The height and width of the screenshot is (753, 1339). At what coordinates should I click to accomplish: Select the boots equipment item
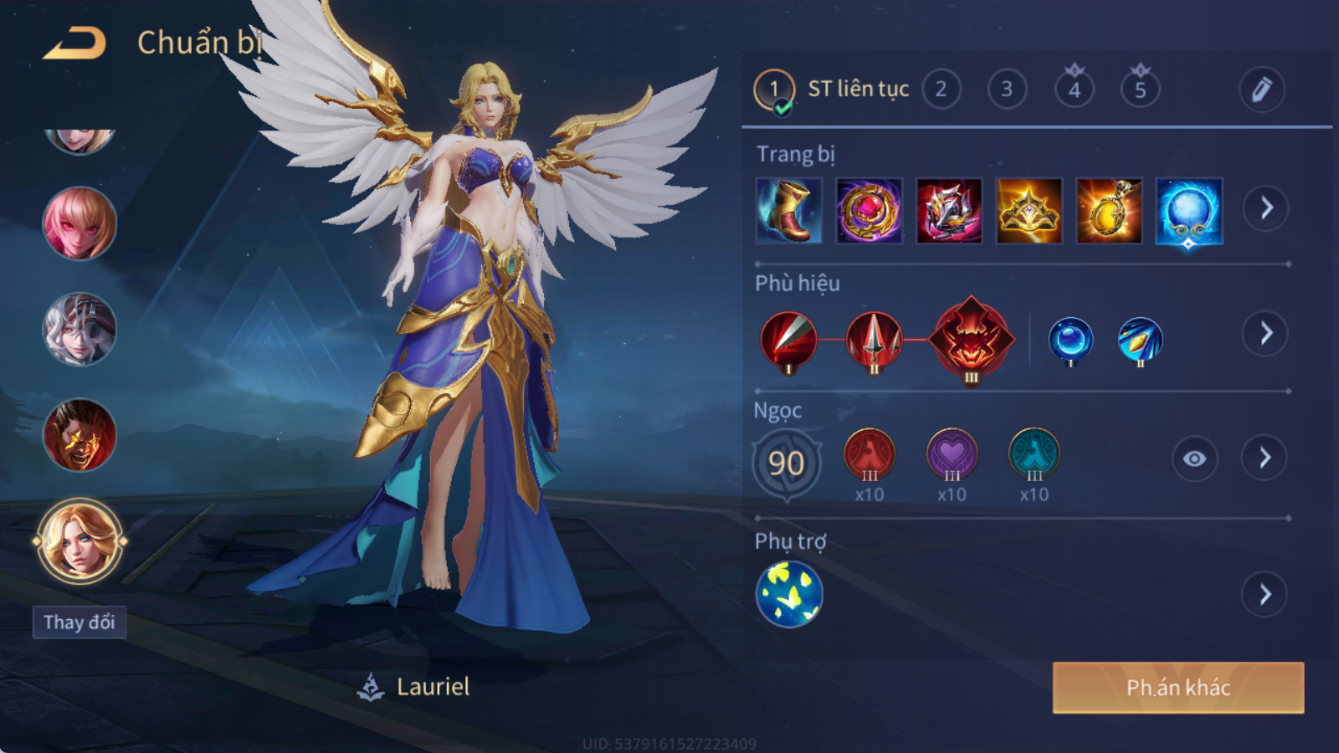pos(789,211)
